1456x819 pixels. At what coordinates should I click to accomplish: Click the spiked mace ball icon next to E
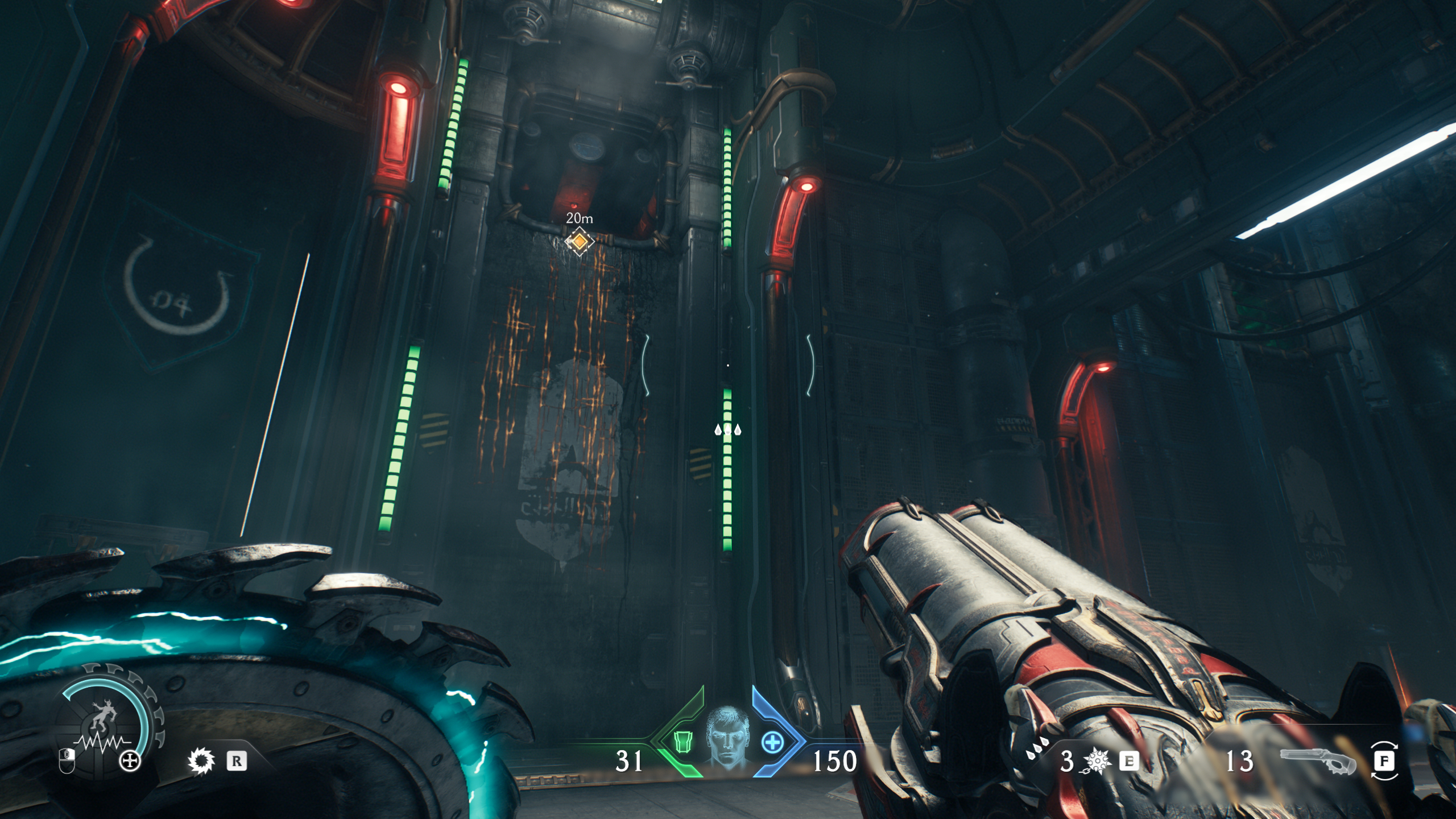pos(1097,760)
